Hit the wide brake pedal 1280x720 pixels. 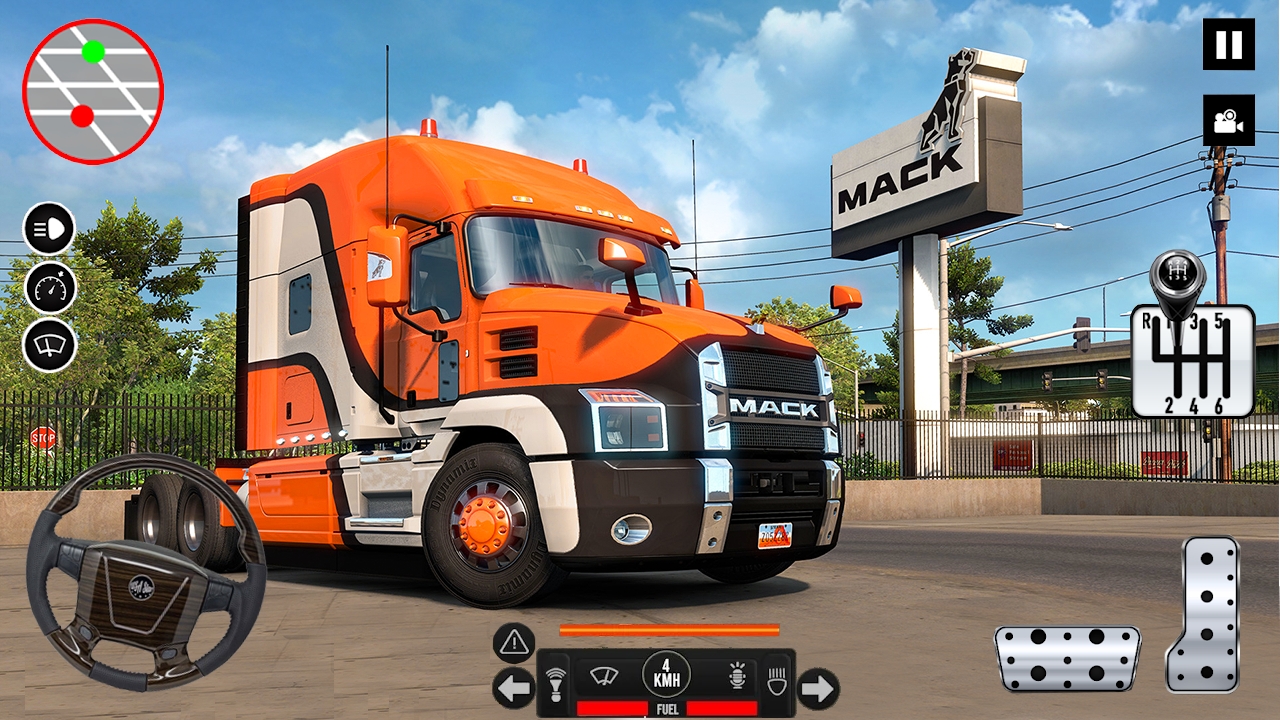[x=1068, y=659]
